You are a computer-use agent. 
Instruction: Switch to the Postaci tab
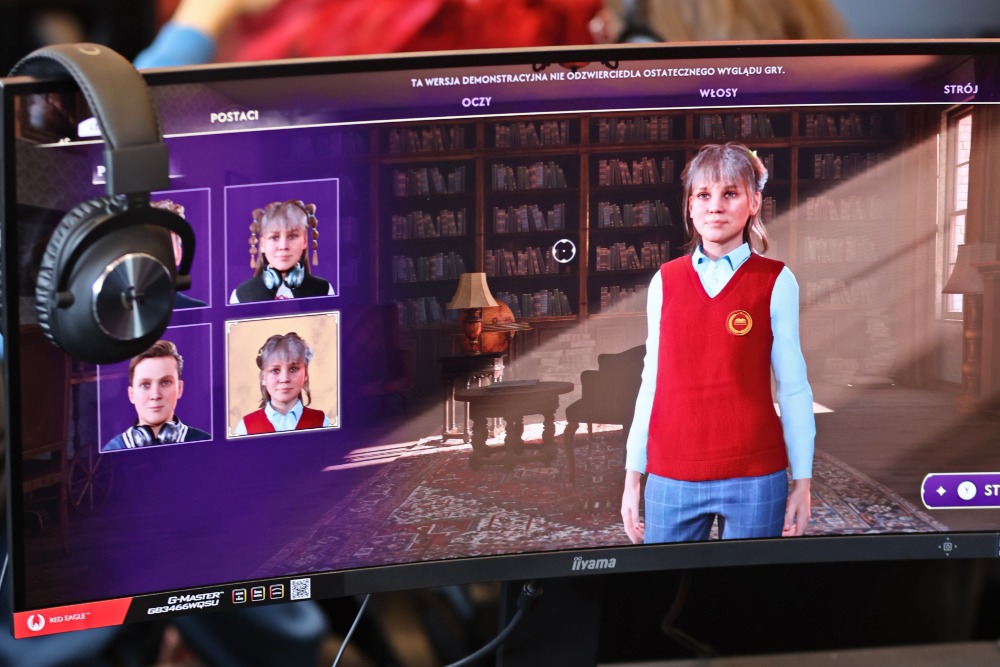234,116
